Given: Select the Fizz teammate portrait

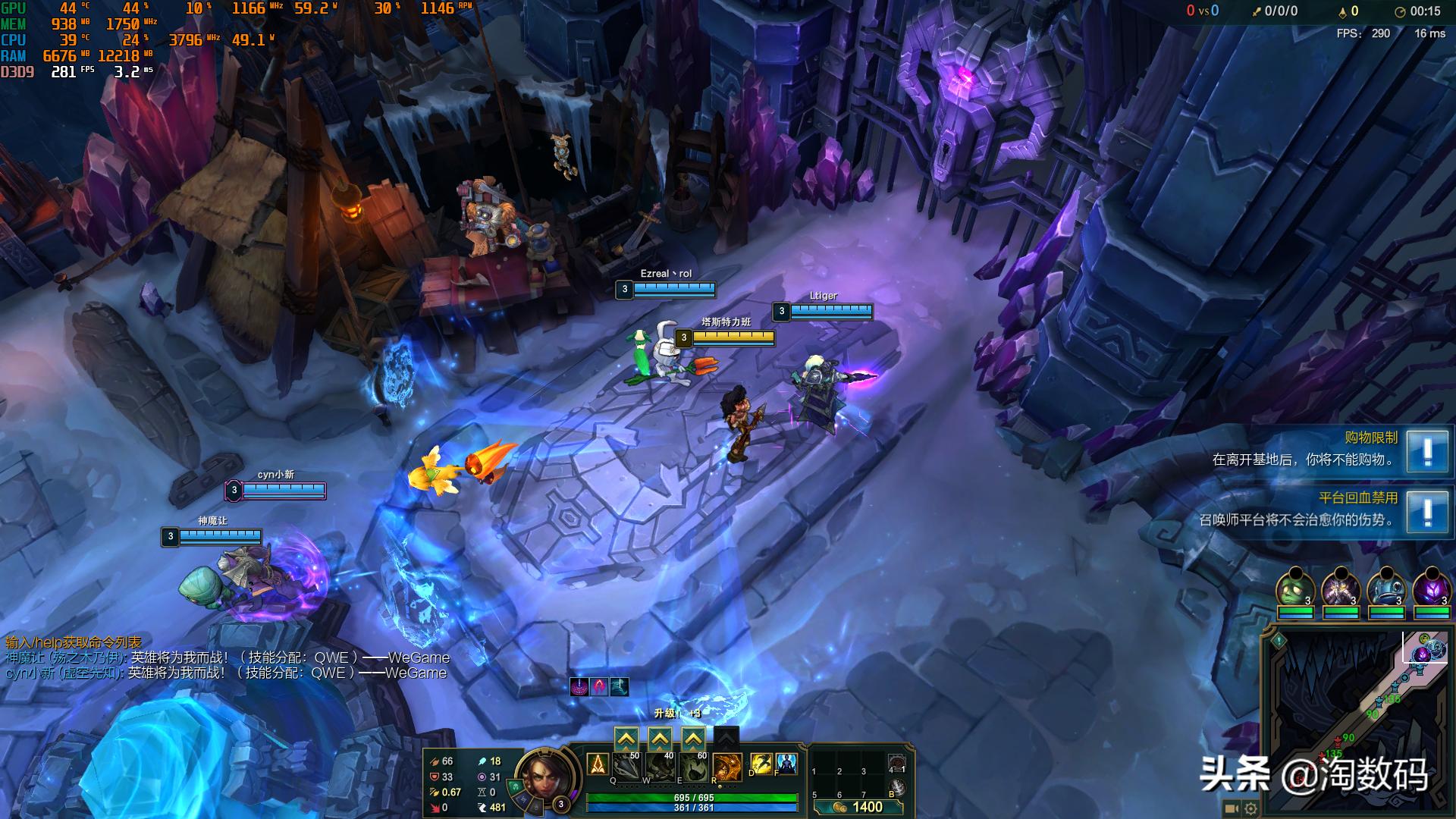Looking at the screenshot, I should point(1386,589).
